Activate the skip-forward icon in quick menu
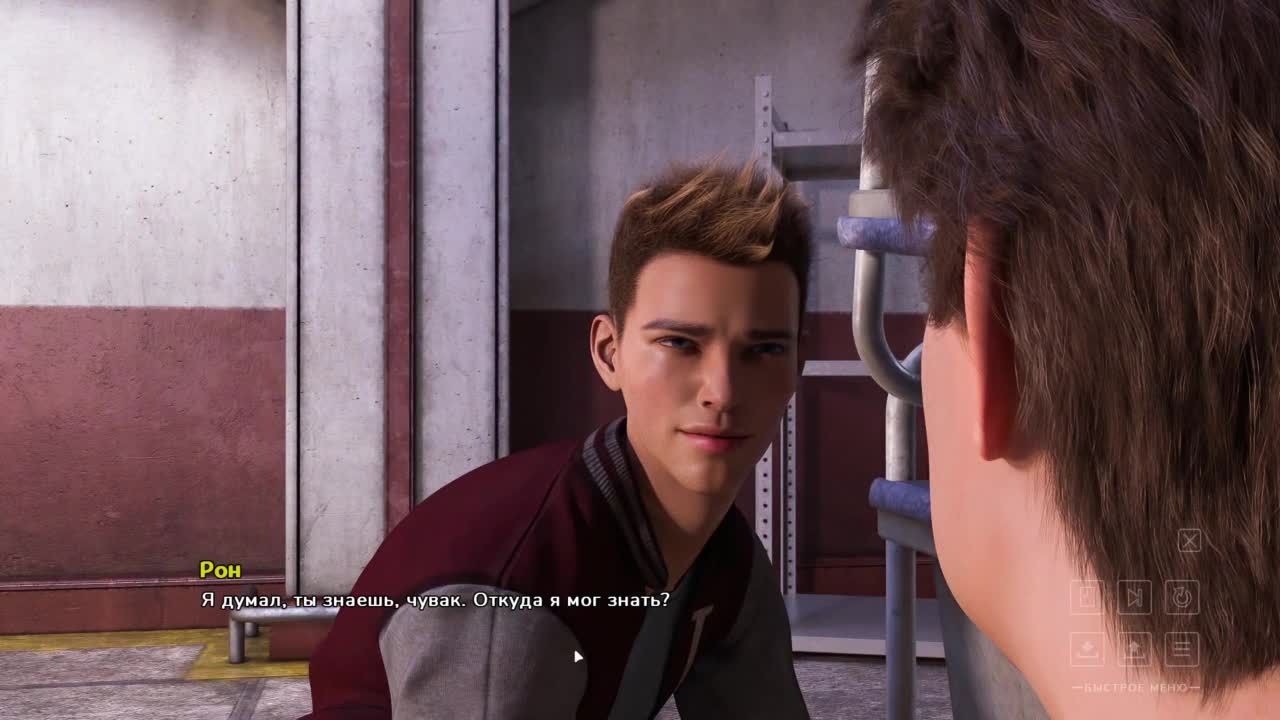Image resolution: width=1280 pixels, height=720 pixels. (x=1135, y=597)
